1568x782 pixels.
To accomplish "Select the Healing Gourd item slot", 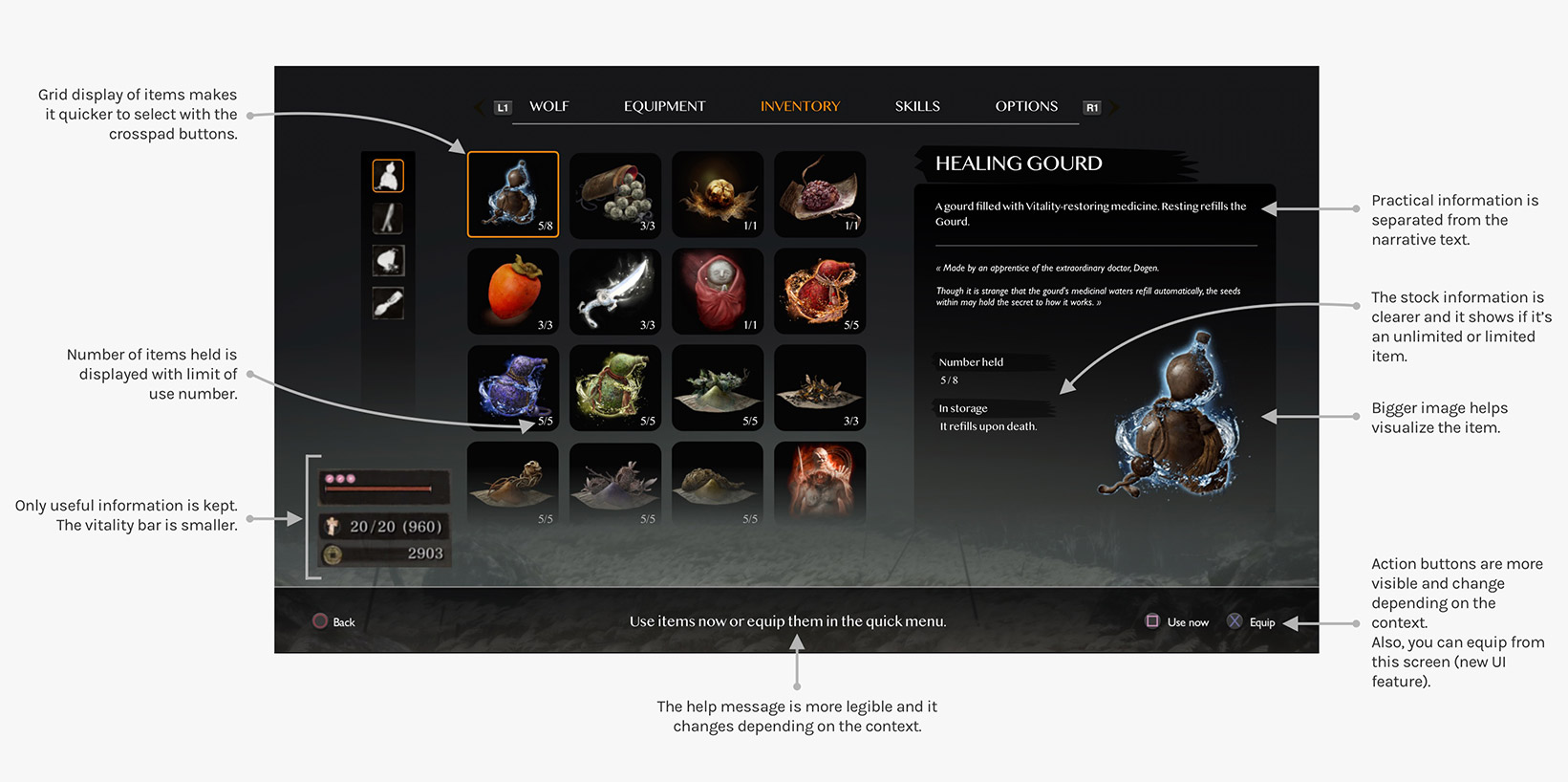I will [513, 194].
